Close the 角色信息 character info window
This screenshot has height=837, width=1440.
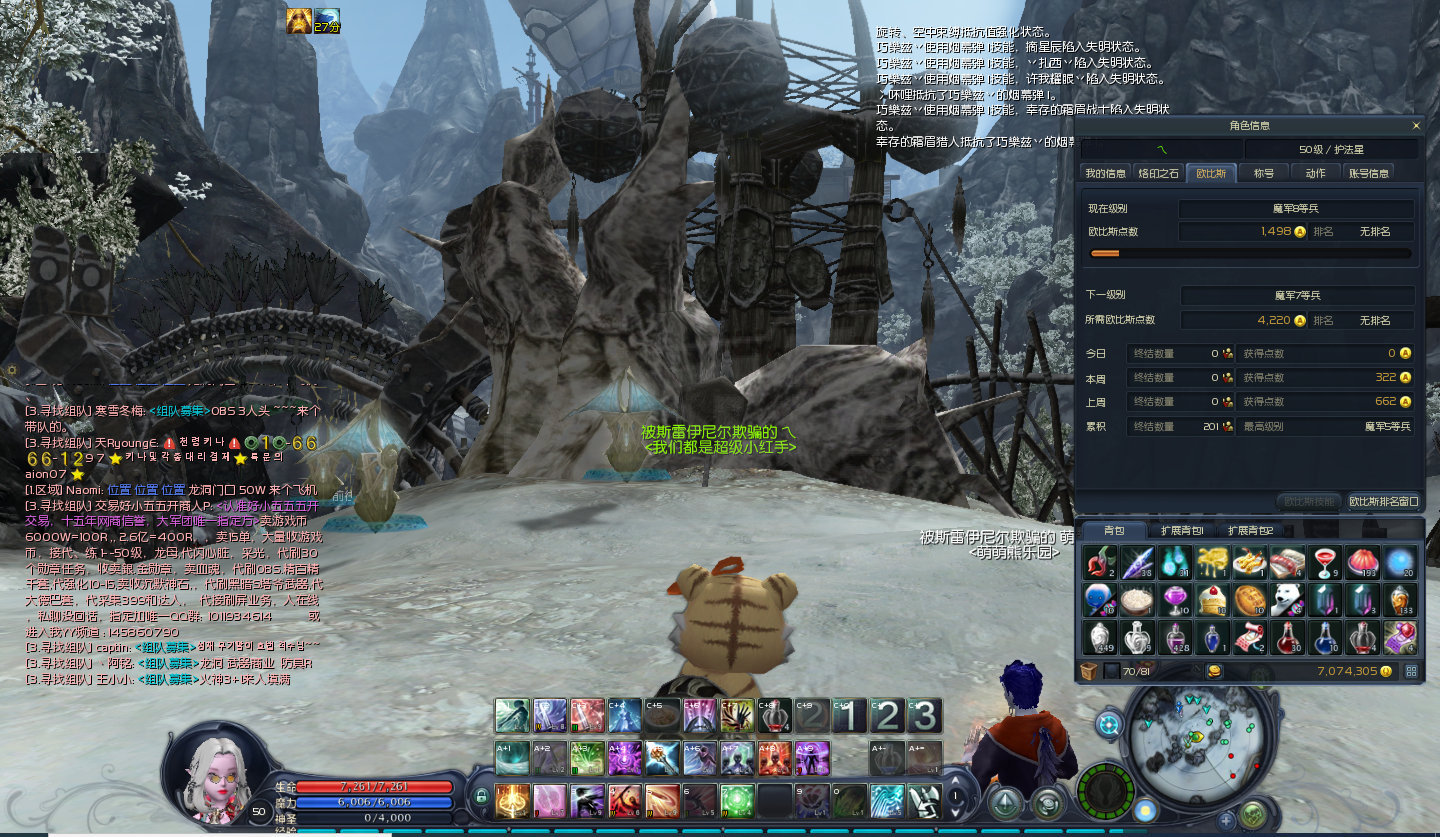coord(1415,126)
